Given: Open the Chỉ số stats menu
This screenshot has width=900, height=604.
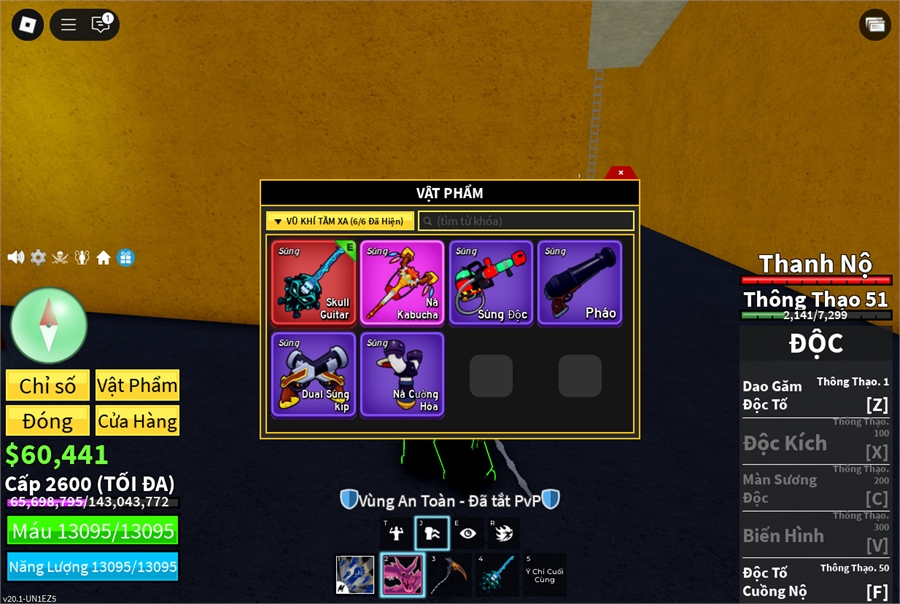Looking at the screenshot, I should click(48, 386).
